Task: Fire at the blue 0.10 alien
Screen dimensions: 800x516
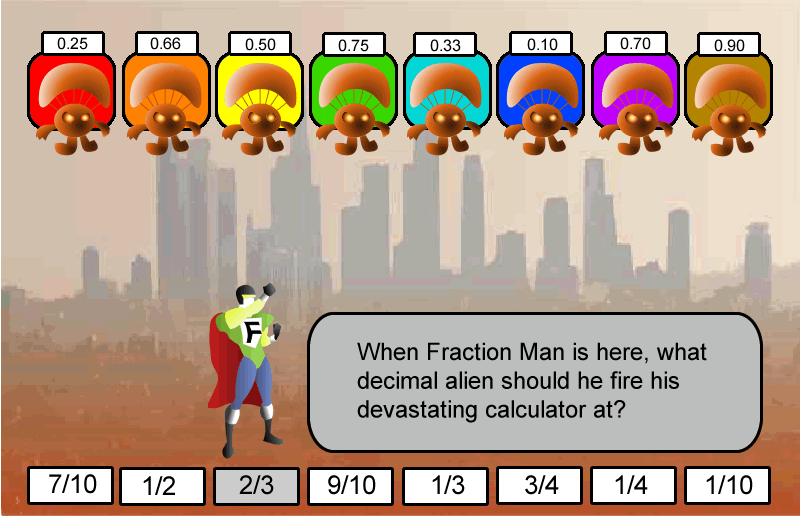Action: click(x=542, y=100)
